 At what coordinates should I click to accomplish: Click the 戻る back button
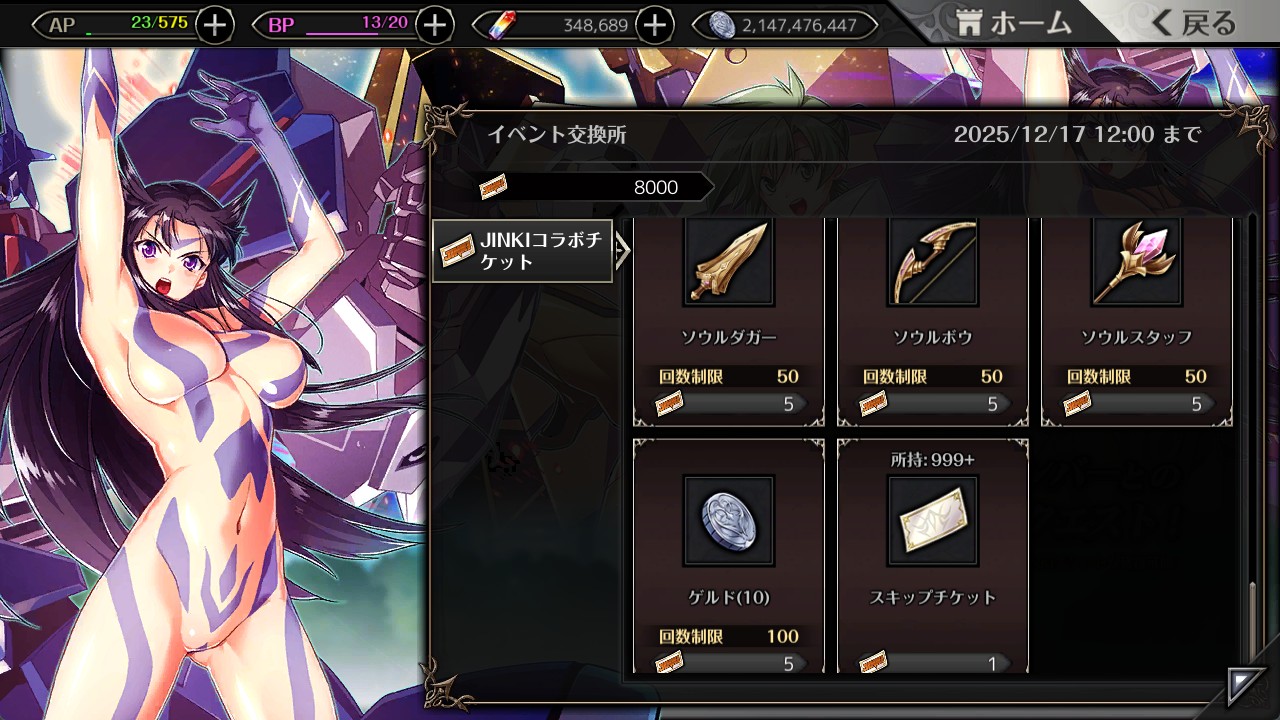pos(1194,24)
